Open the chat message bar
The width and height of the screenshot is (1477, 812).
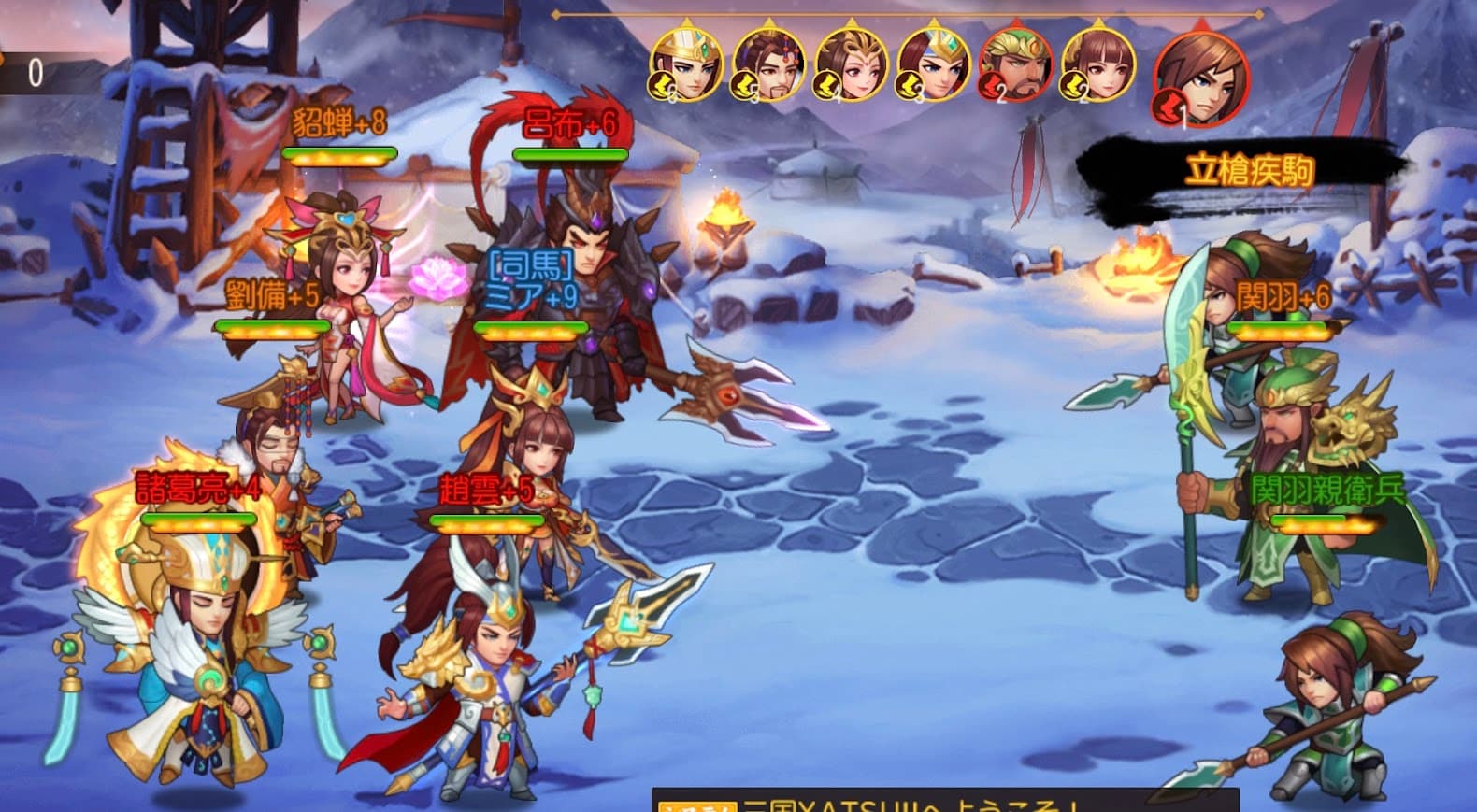click(944, 802)
